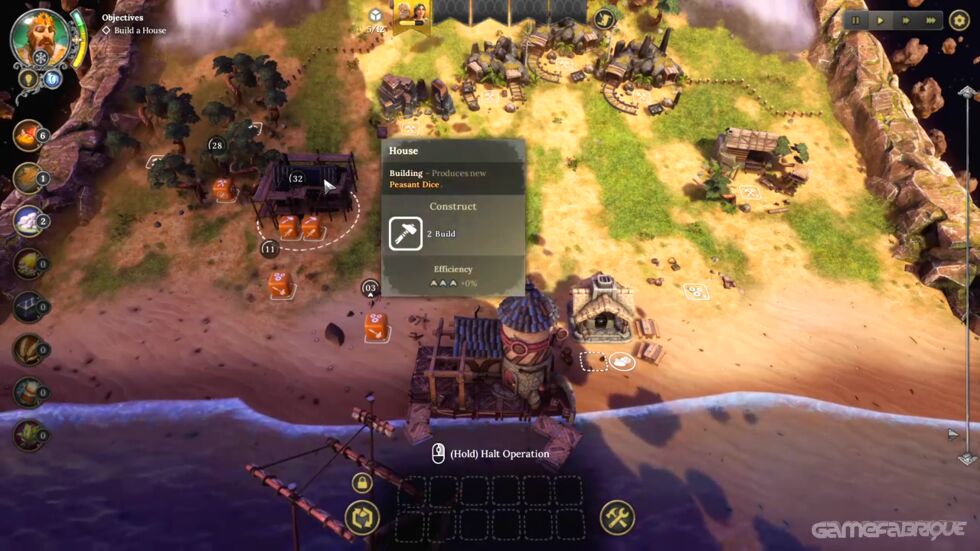980x551 pixels.
Task: Click the House Construct hammer icon
Action: pos(406,234)
